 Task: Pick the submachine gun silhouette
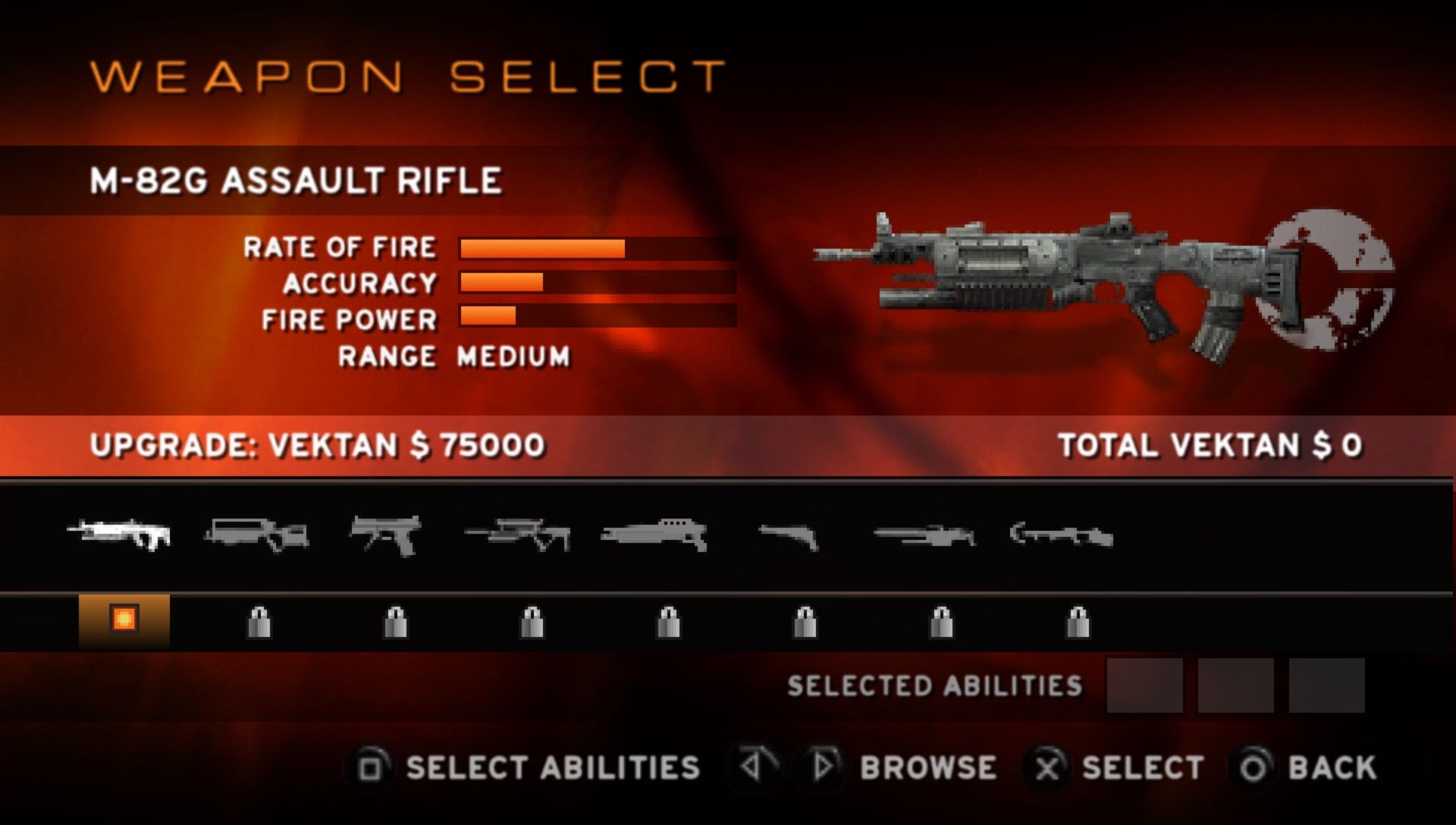coord(387,535)
